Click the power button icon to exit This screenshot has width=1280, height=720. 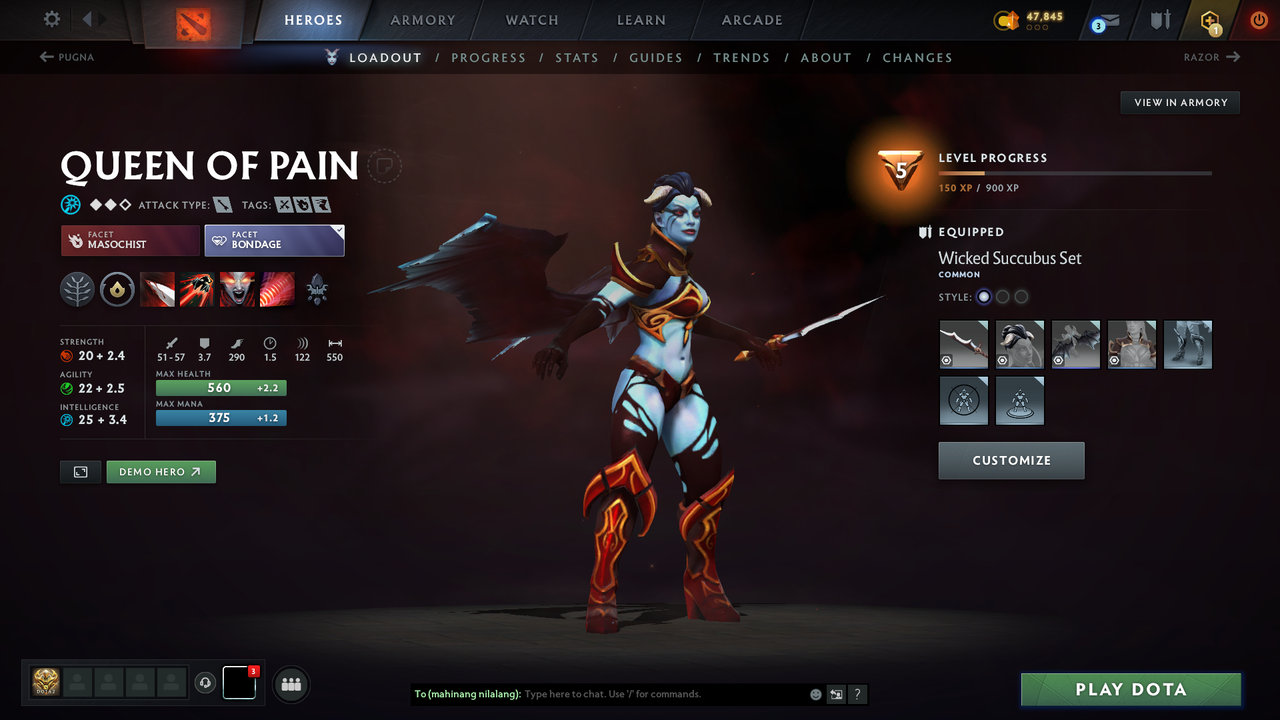pos(1258,20)
